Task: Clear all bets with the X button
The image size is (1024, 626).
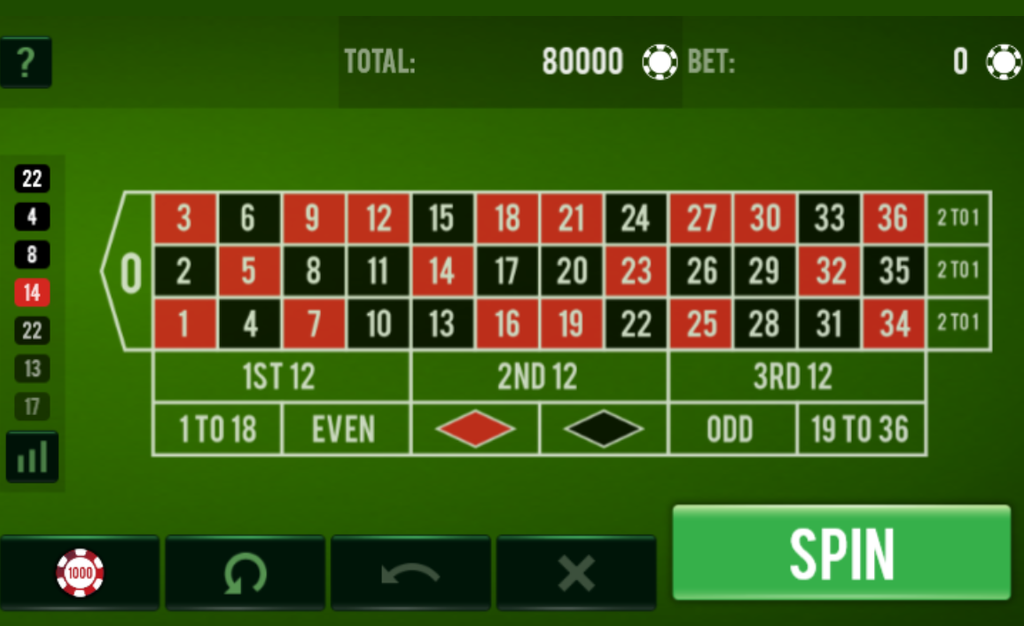Action: pos(576,573)
